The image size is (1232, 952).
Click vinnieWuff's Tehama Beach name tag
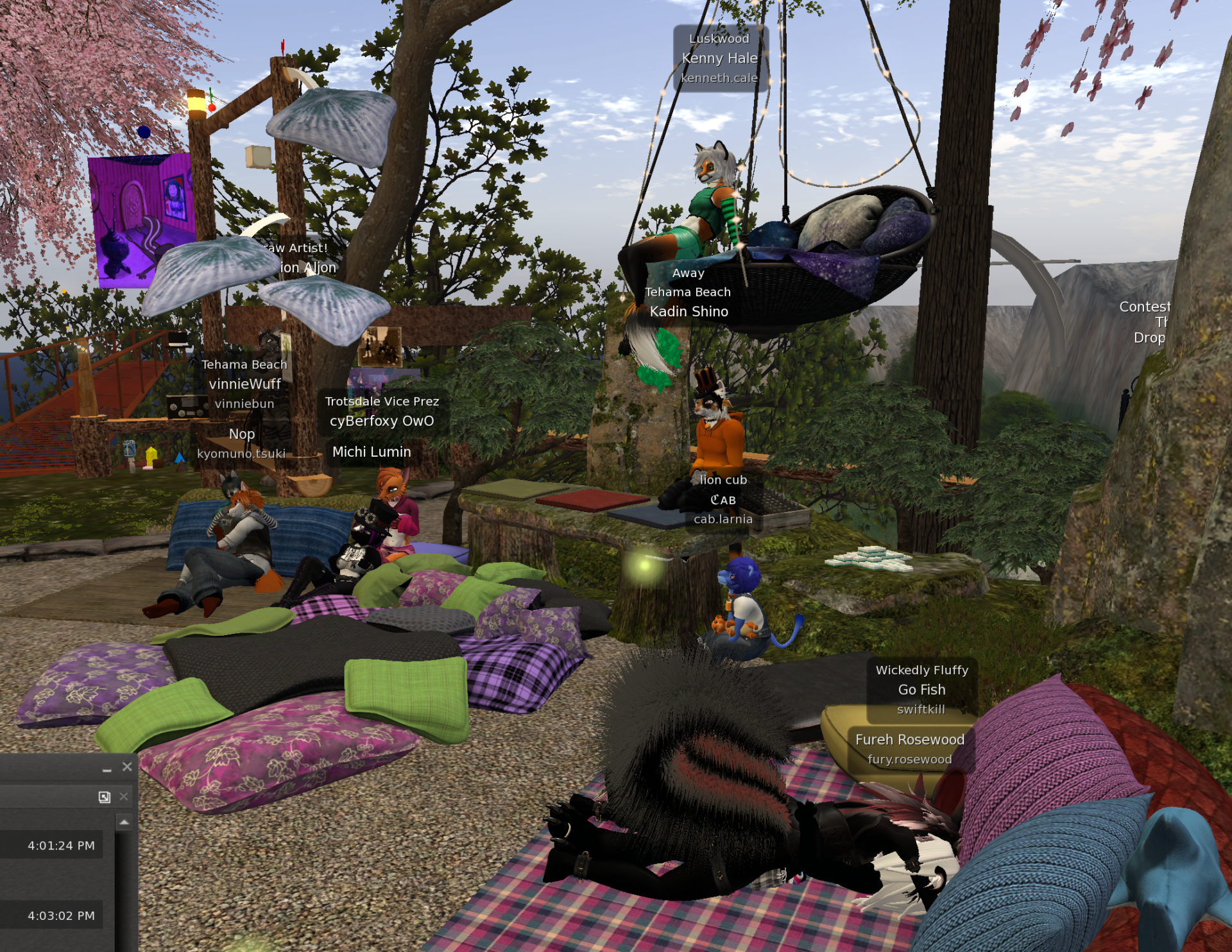pos(244,364)
